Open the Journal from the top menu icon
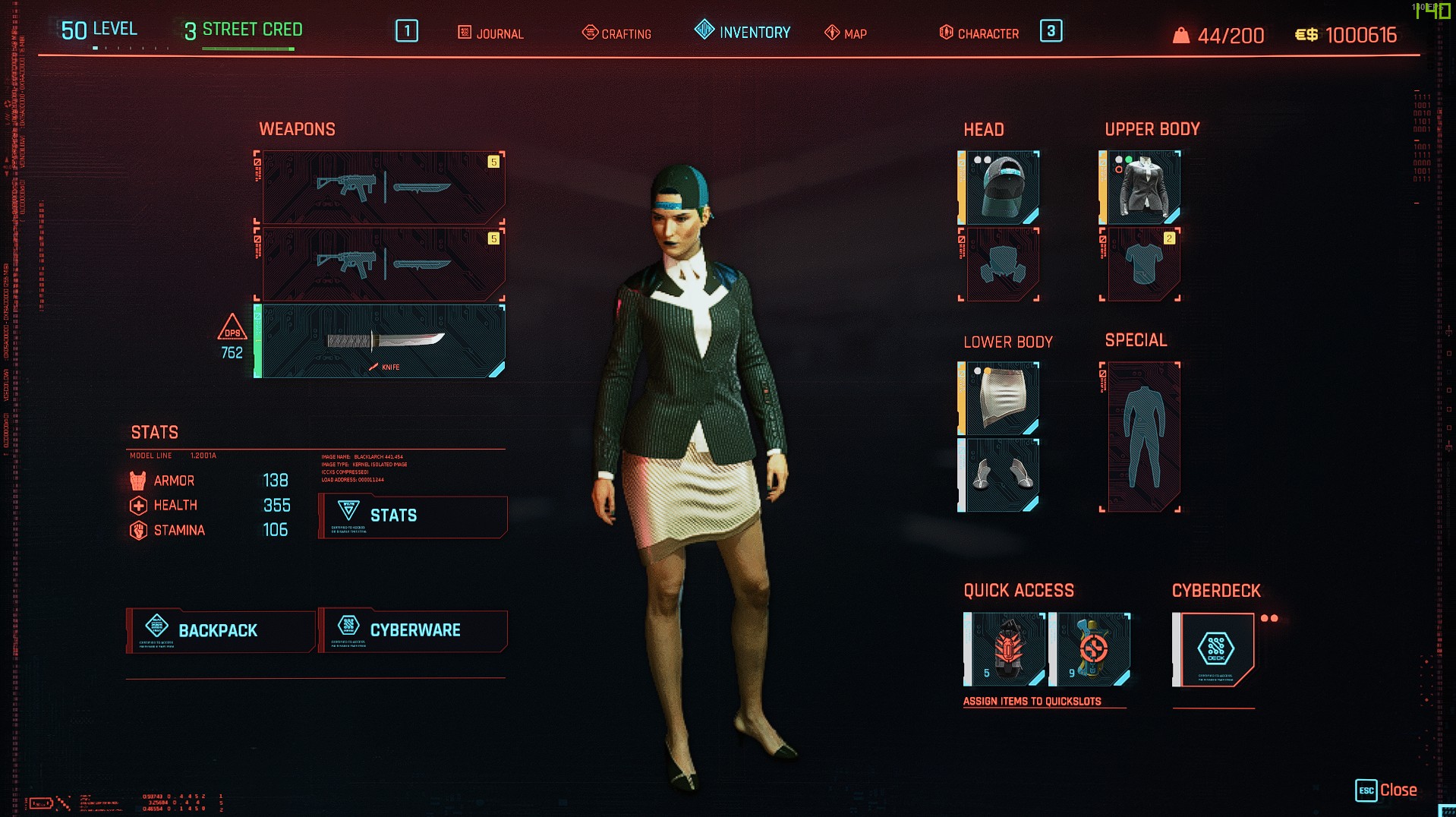 pyautogui.click(x=464, y=33)
